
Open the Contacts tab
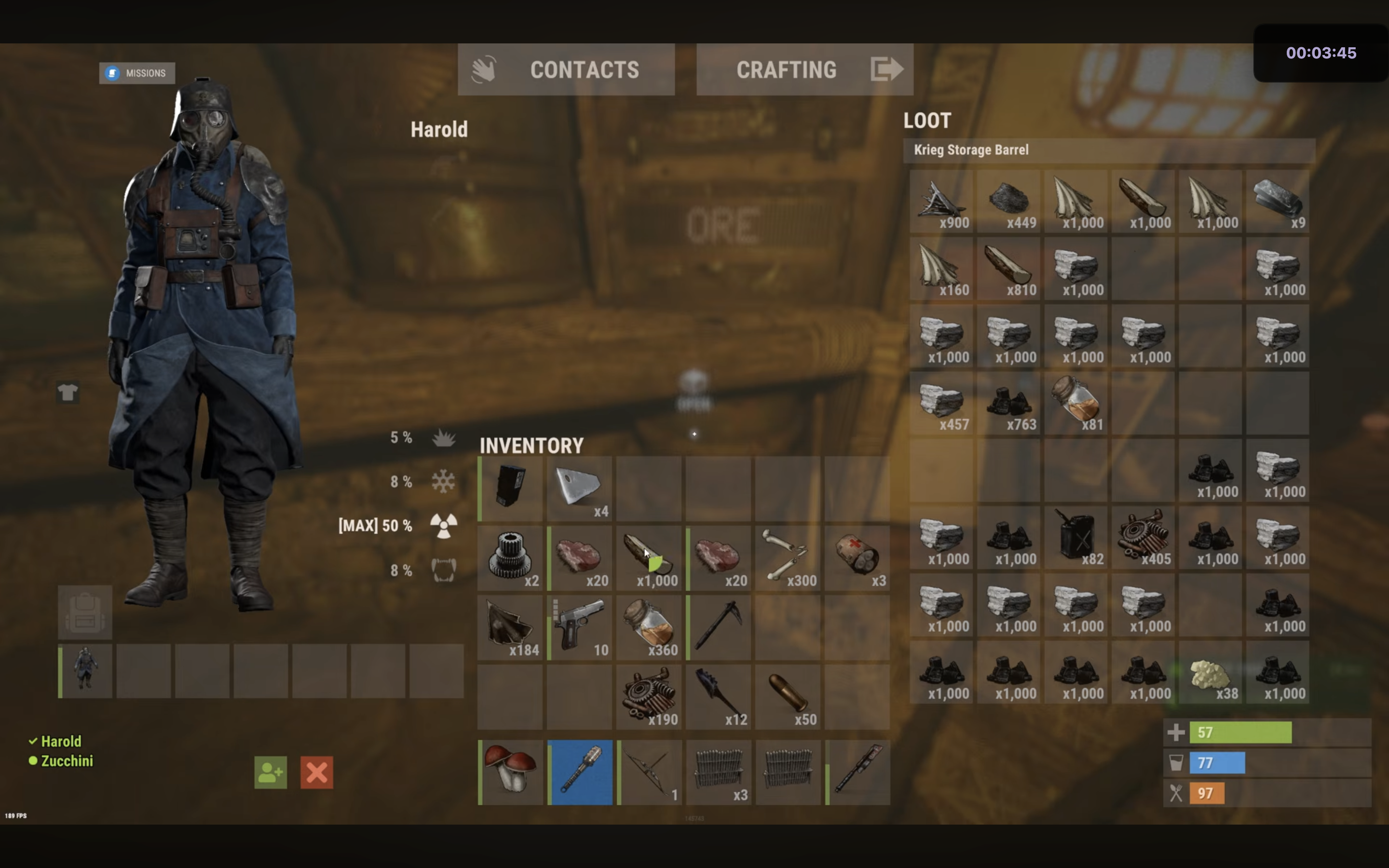pos(566,69)
